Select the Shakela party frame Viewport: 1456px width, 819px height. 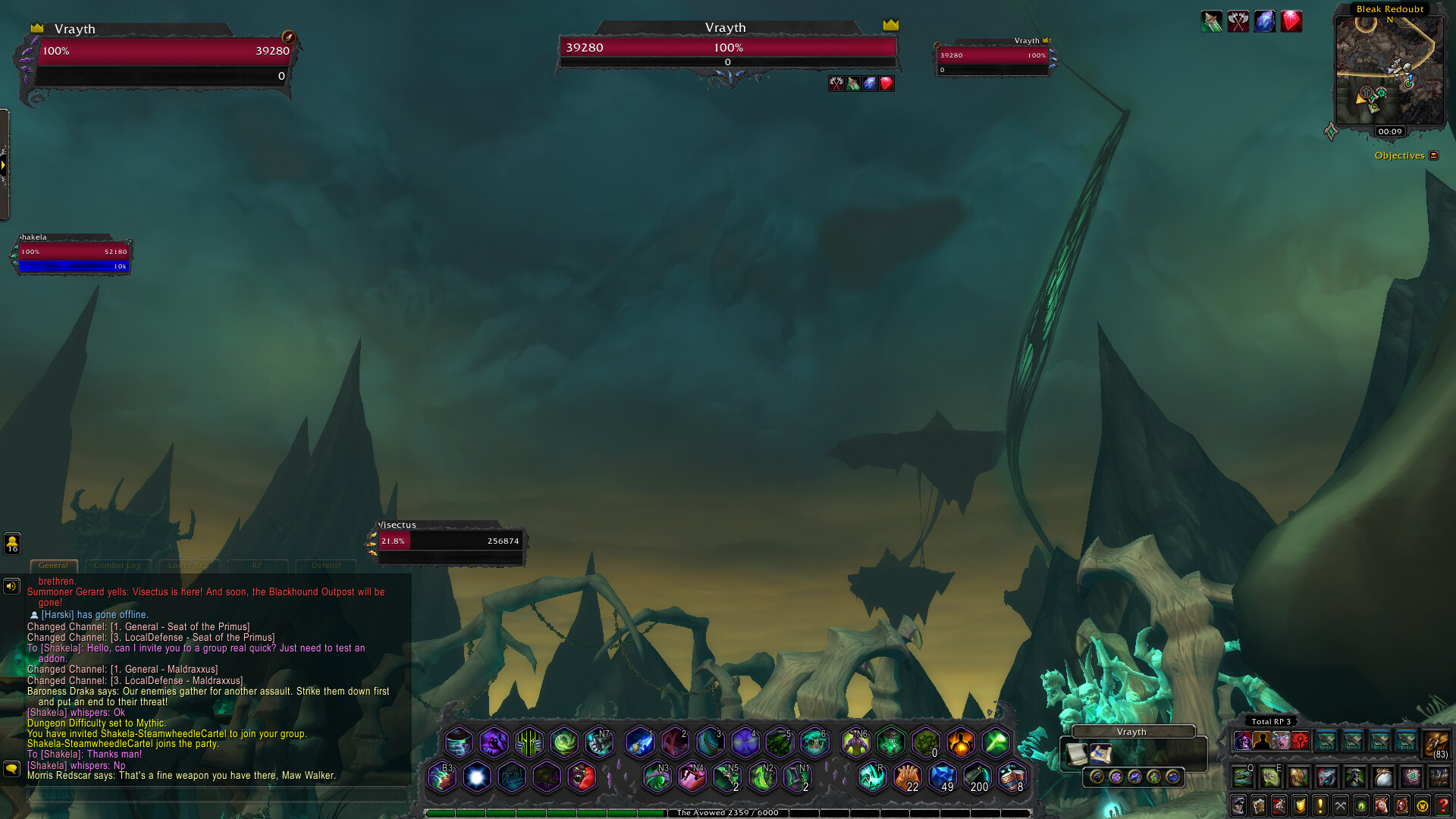pyautogui.click(x=73, y=254)
